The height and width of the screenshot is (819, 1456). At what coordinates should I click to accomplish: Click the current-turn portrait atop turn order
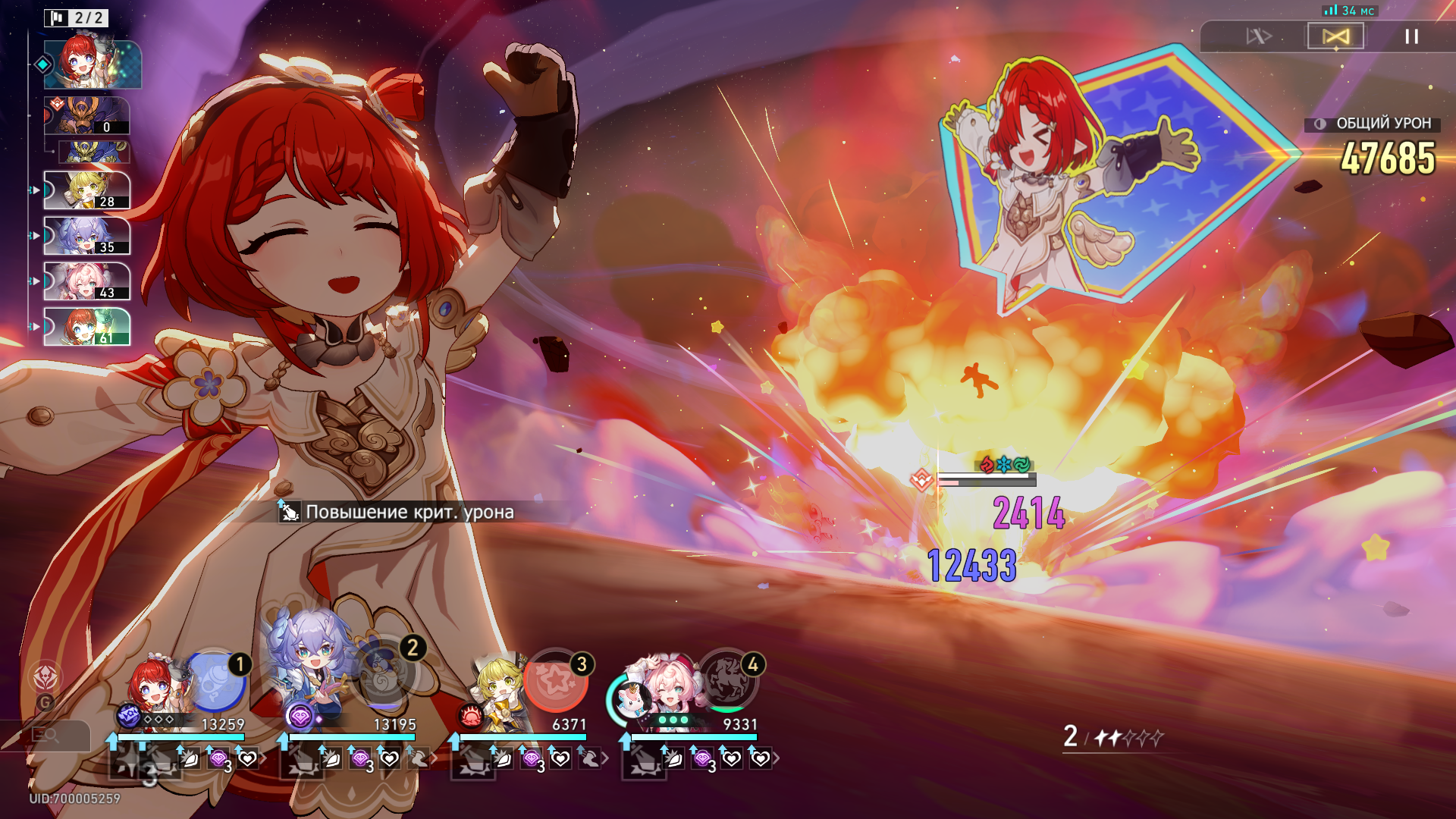(92, 64)
